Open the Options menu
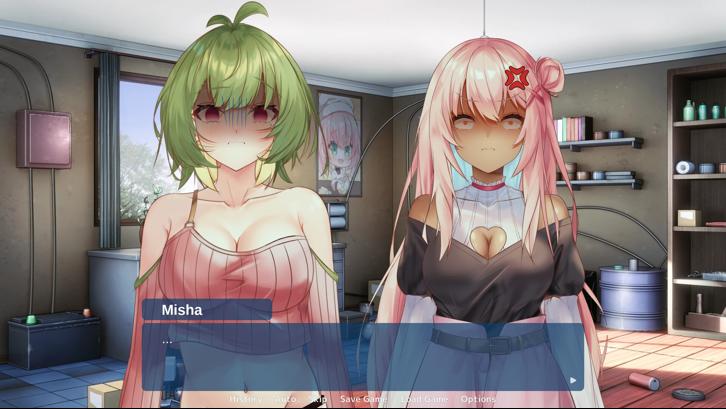 point(478,399)
